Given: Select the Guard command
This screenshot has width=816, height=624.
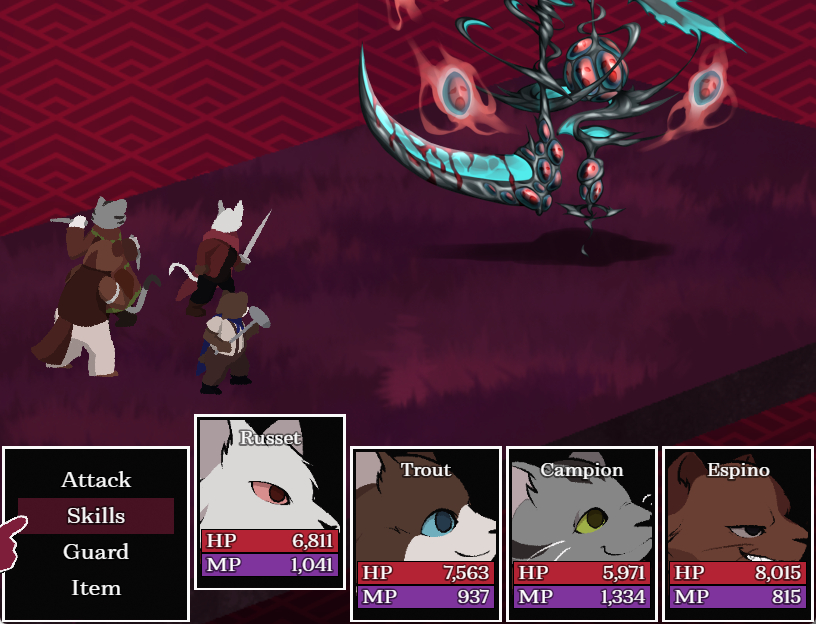Looking at the screenshot, I should (96, 552).
